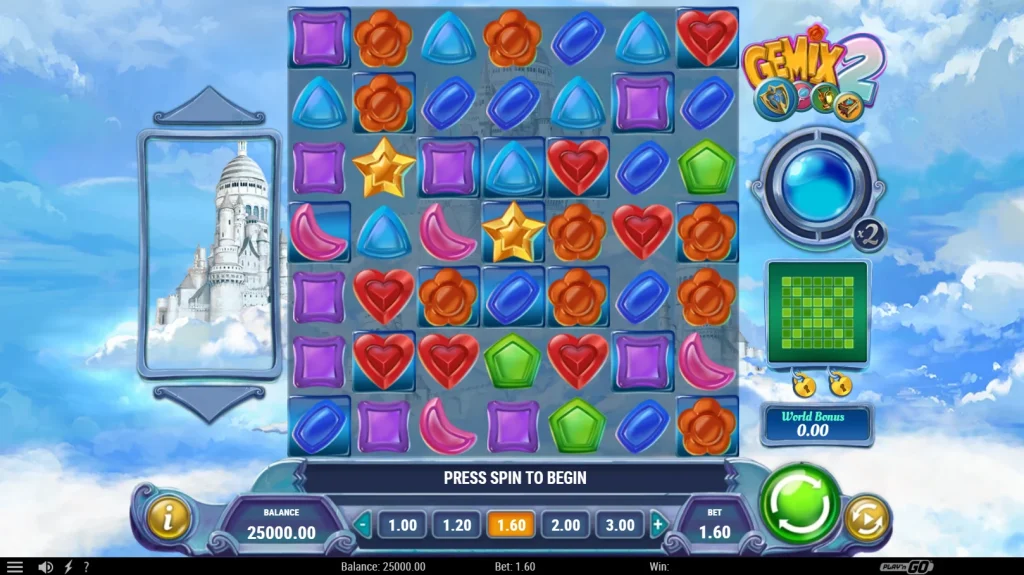This screenshot has width=1024, height=575.
Task: Click the down arrow below the castle world panel
Action: pyautogui.click(x=208, y=402)
